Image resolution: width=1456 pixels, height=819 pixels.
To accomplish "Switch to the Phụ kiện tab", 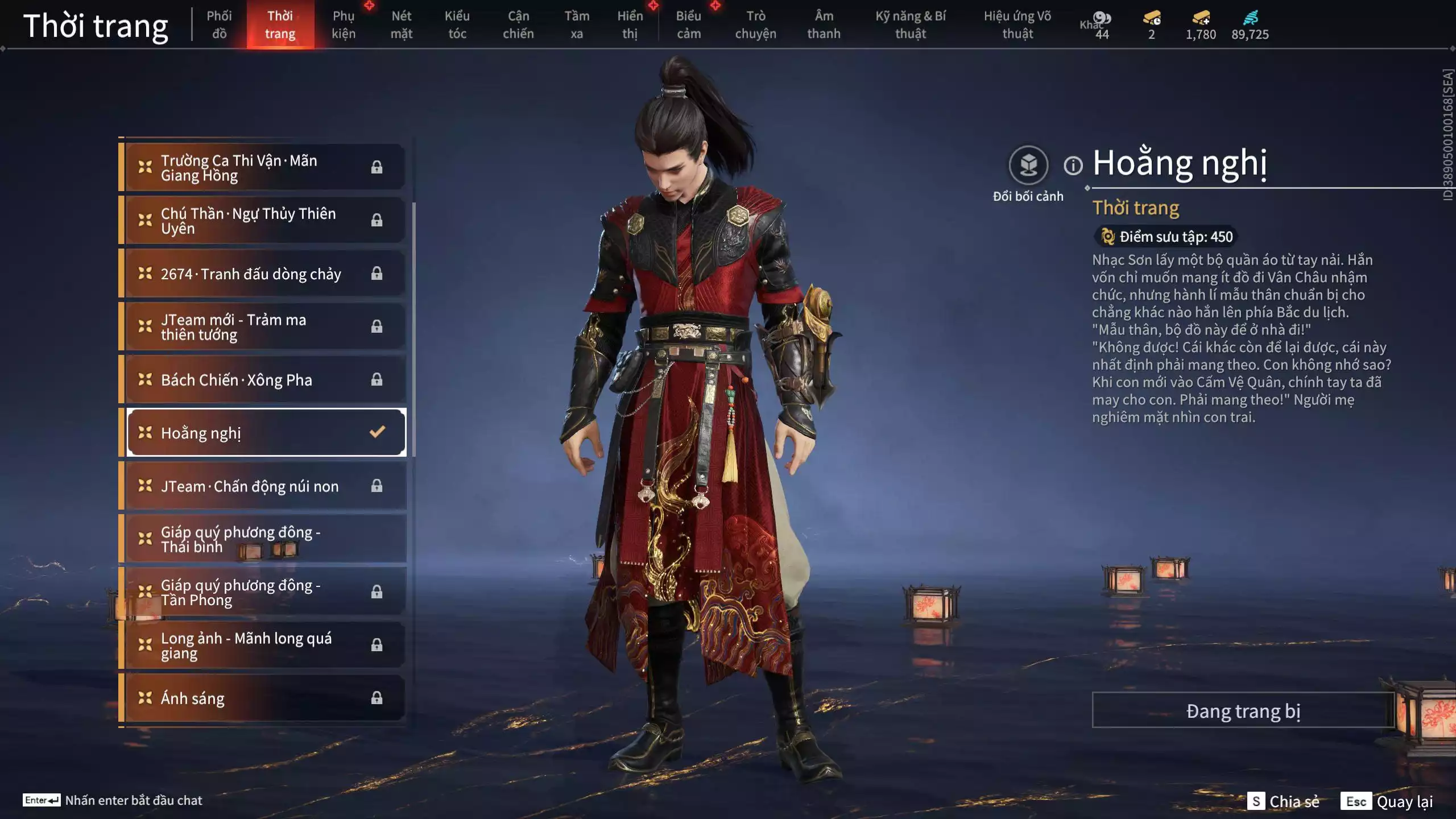I will click(343, 24).
